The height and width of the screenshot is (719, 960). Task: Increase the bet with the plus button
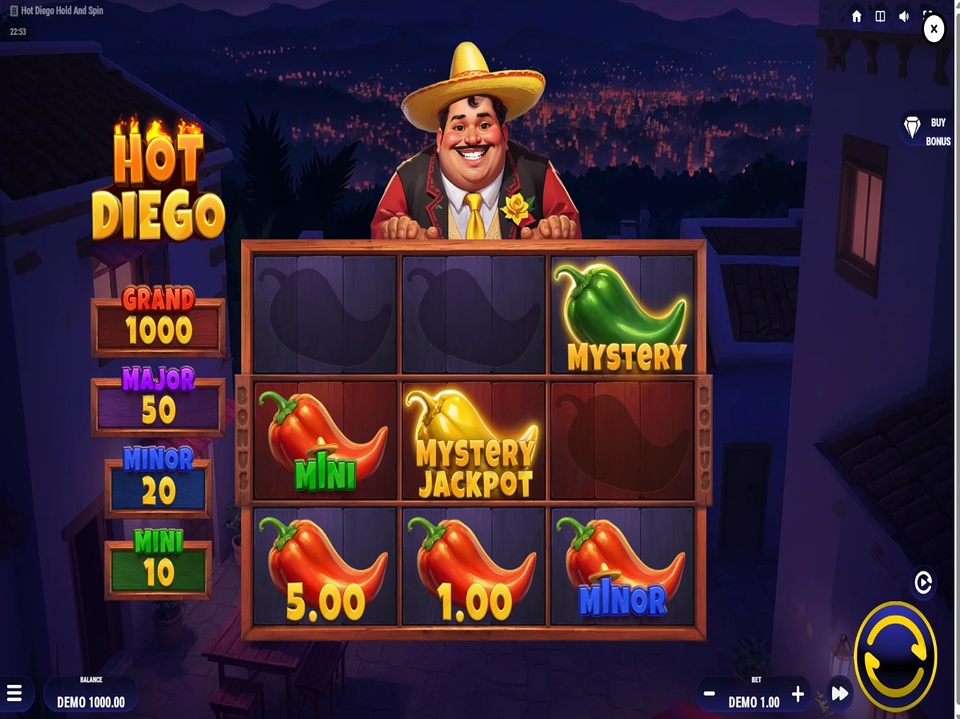[798, 694]
